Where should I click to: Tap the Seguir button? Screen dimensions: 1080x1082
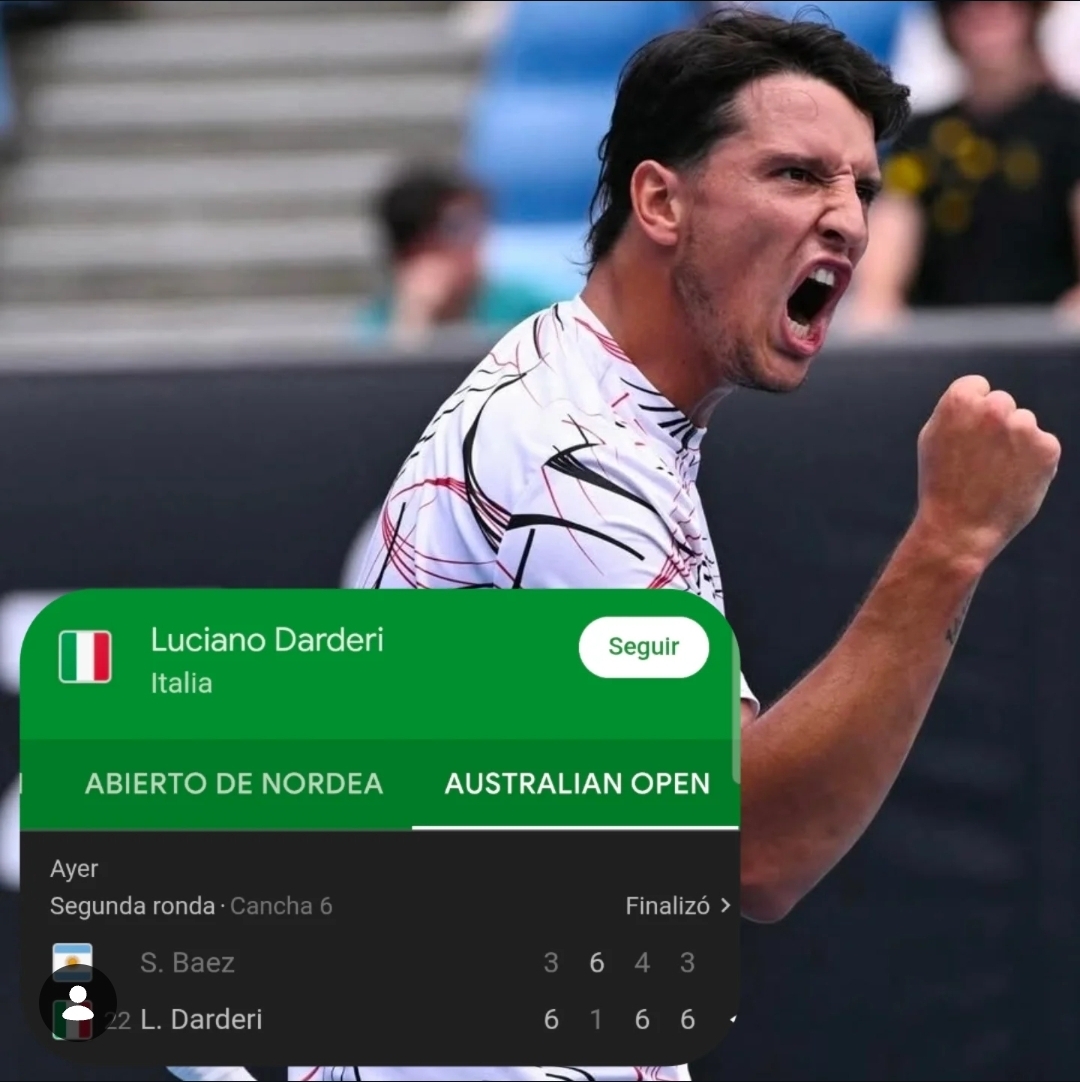643,647
